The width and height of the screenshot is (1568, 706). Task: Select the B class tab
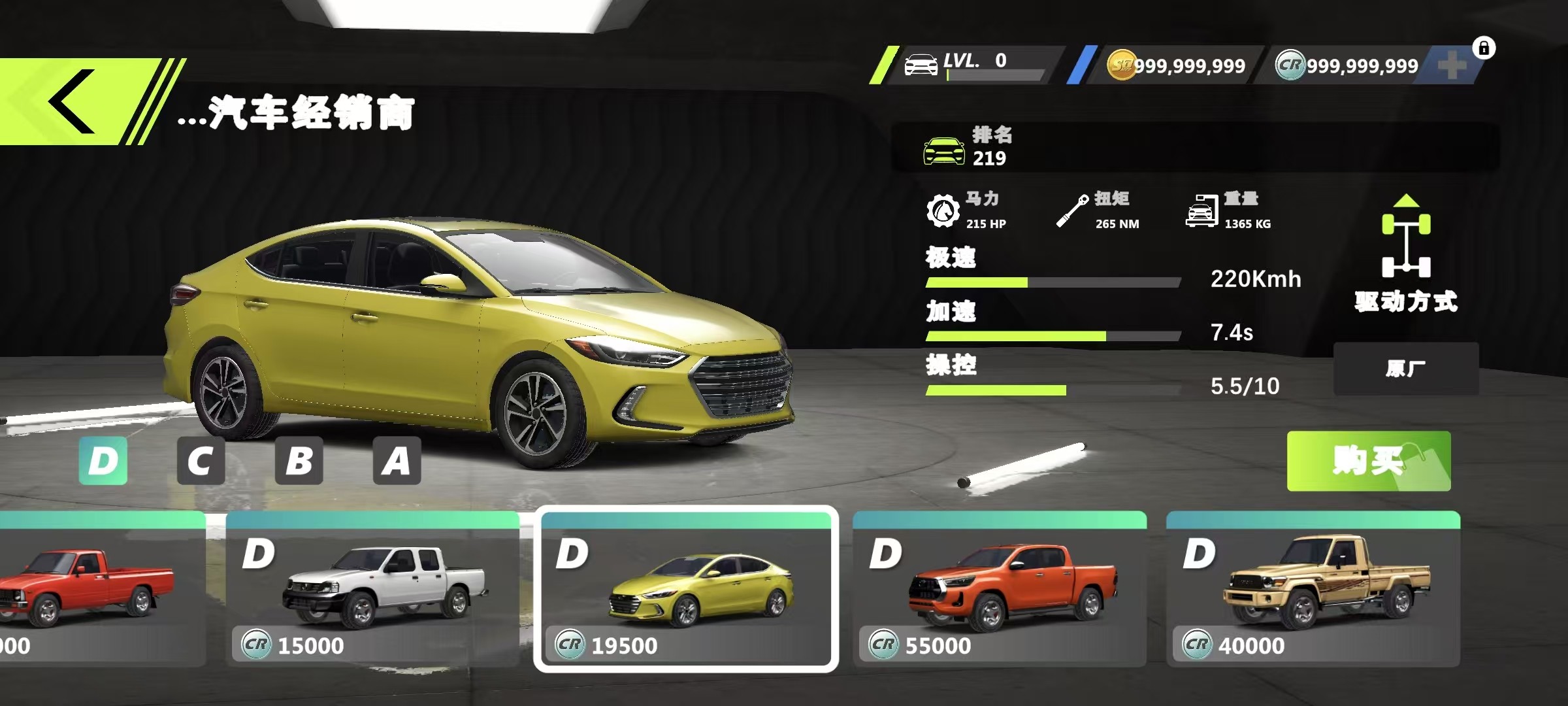pos(299,461)
